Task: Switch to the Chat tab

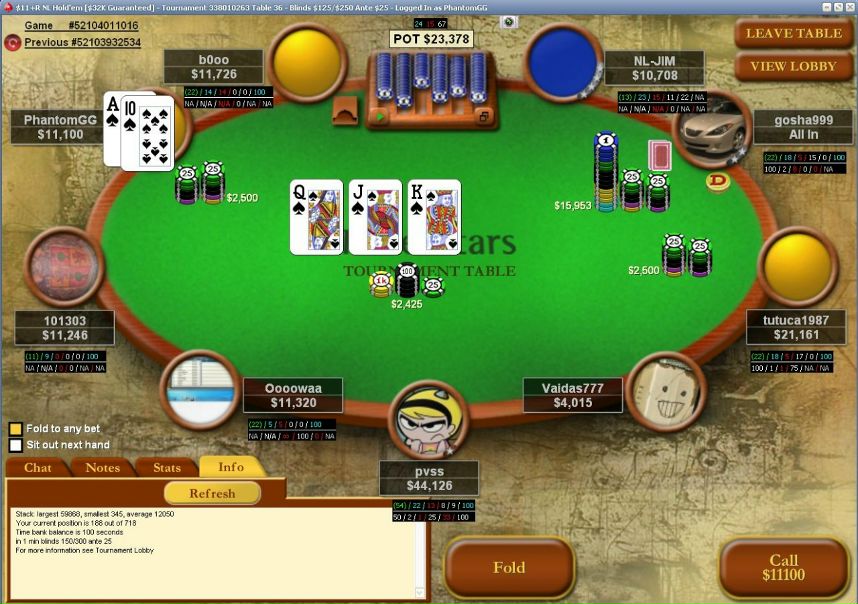Action: point(38,467)
